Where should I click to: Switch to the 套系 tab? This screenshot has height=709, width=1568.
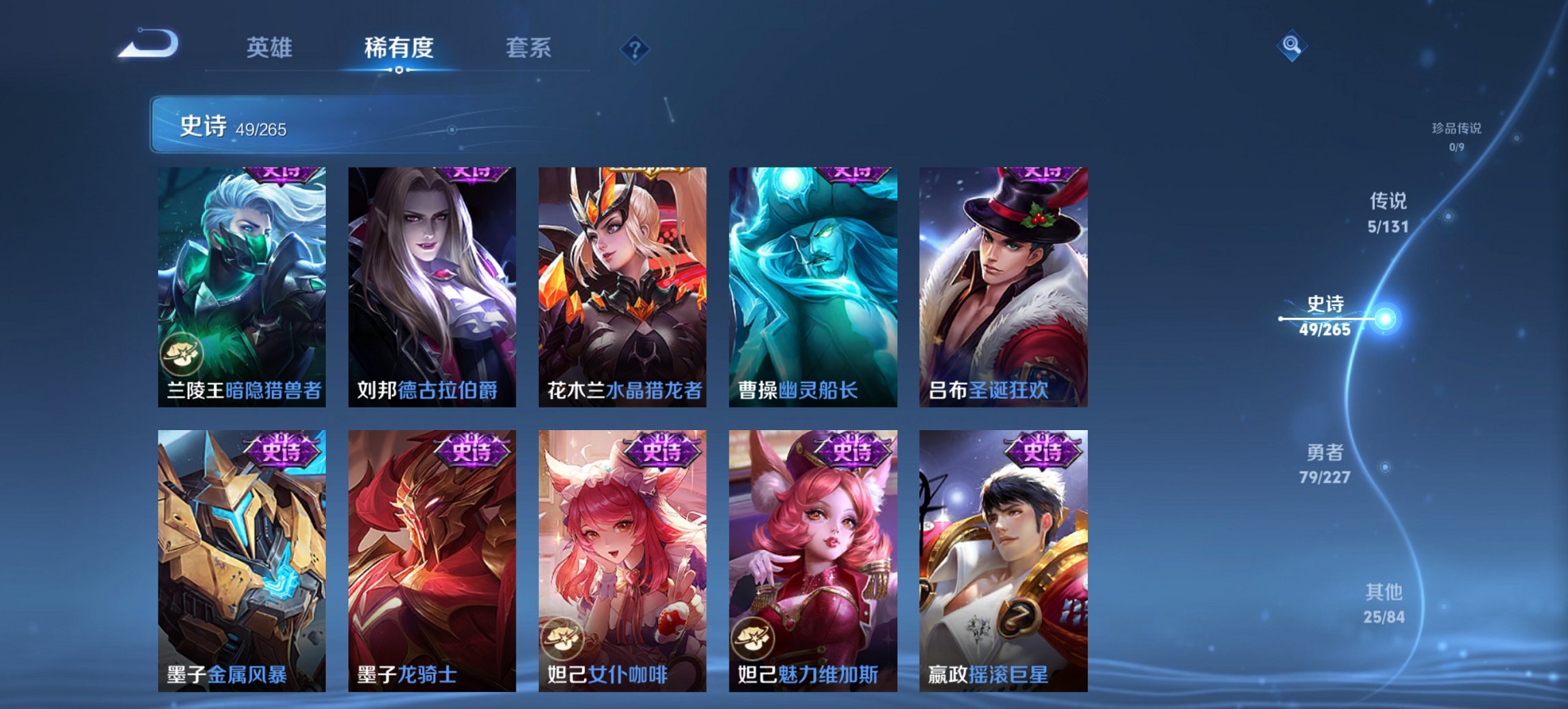pos(528,48)
